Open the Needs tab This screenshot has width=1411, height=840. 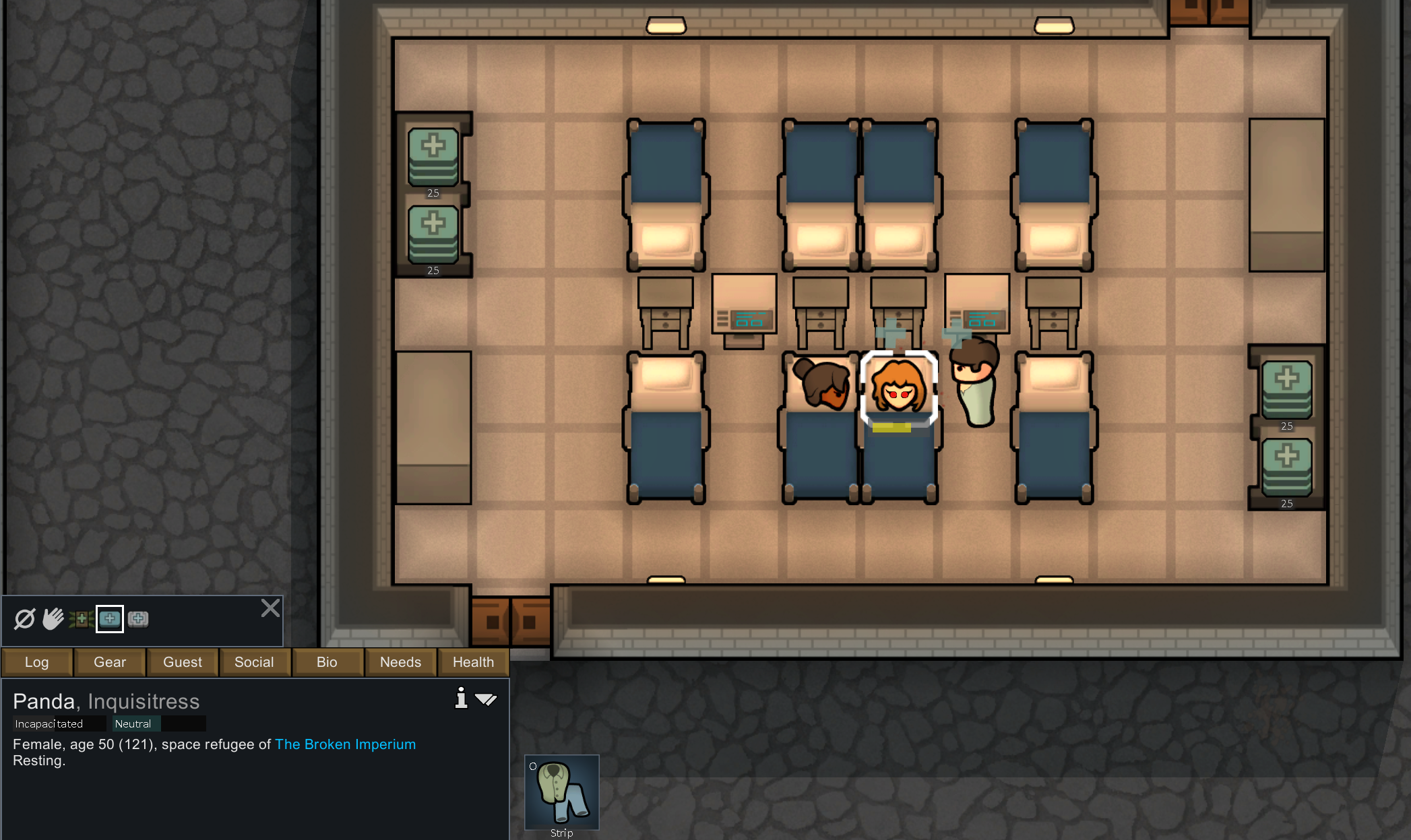click(400, 662)
